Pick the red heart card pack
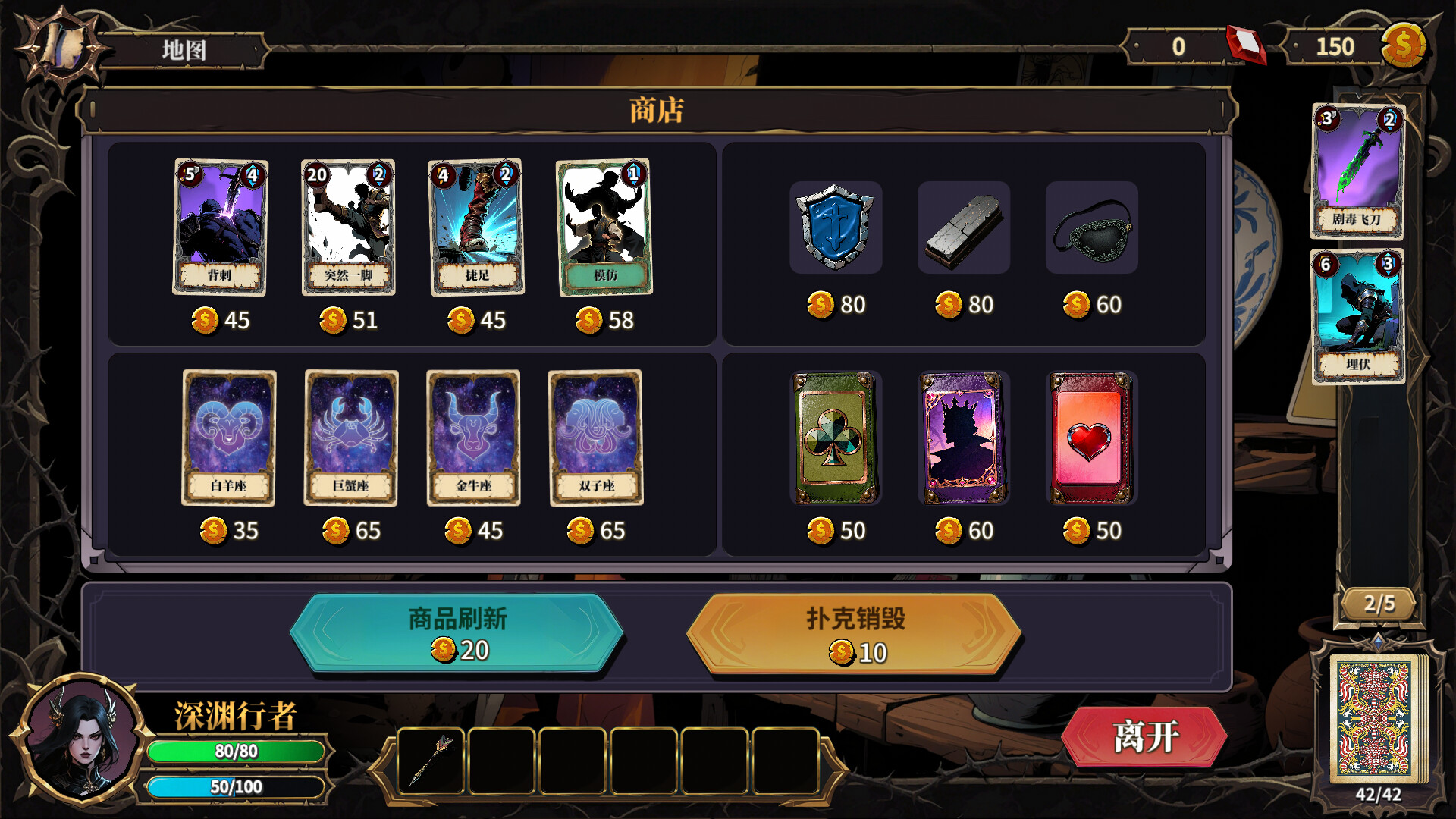1456x819 pixels. click(1090, 438)
